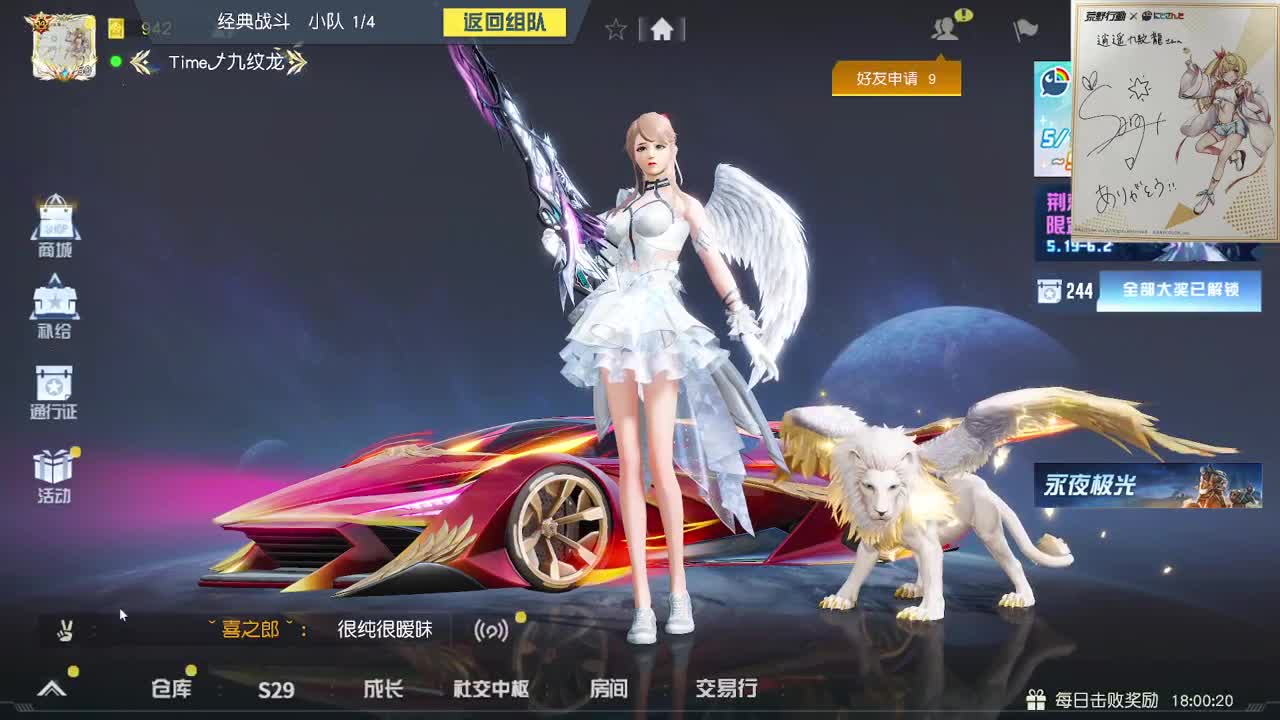Click the 好友申请 9 friend request prompt
Image resolution: width=1280 pixels, height=720 pixels.
click(x=896, y=81)
